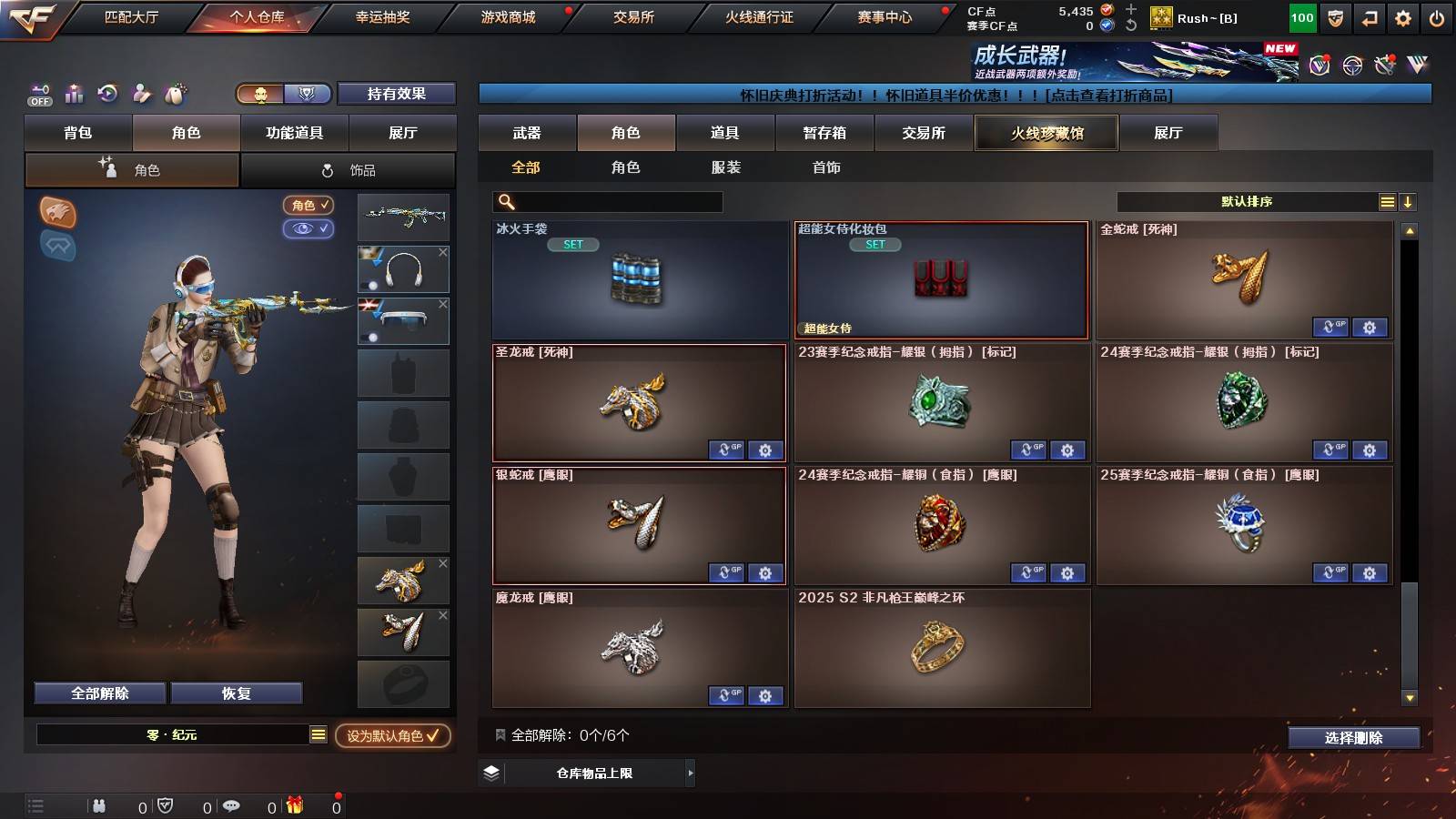
Task: Open the settings gear at top right
Action: click(1402, 17)
